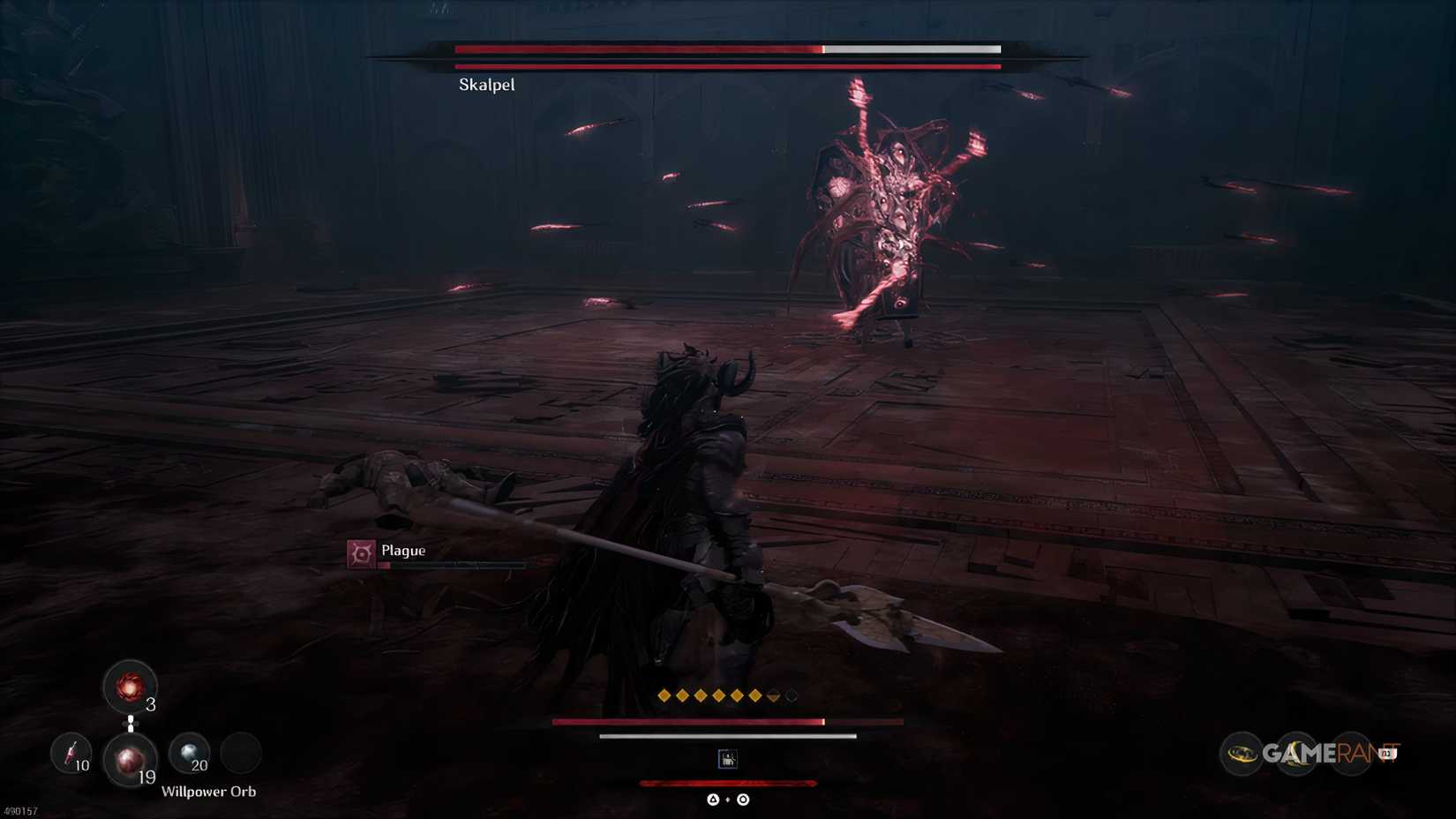Click the triangle button prompt icon
1456x819 pixels.
(x=711, y=799)
